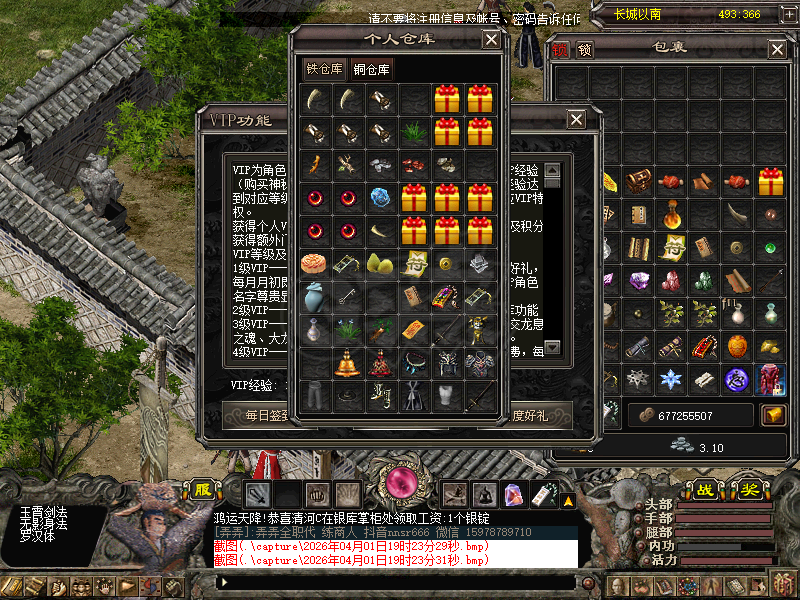Select the purple rune orb in bag
This screenshot has height=600, width=800.
(x=737, y=379)
